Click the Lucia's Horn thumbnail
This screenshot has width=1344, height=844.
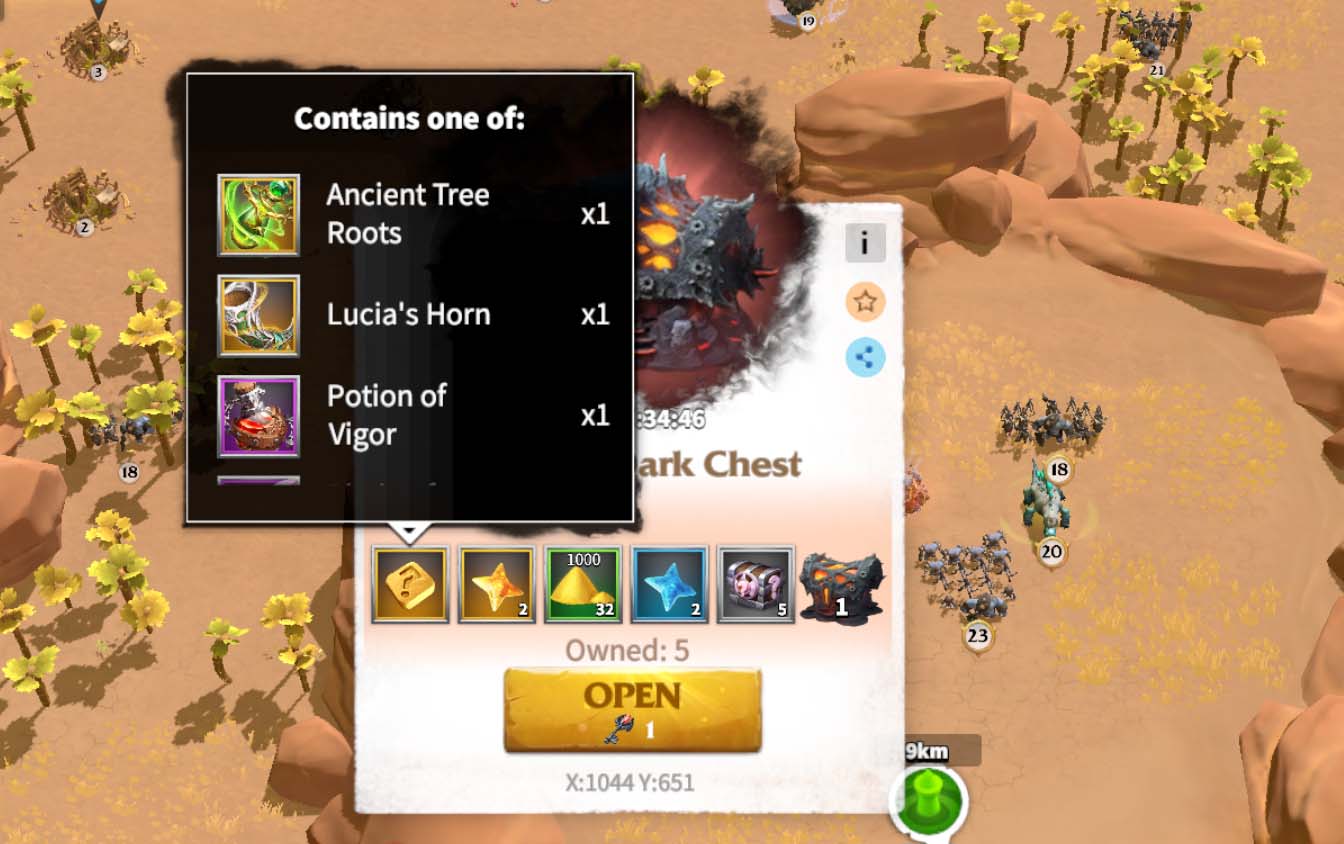[x=258, y=315]
